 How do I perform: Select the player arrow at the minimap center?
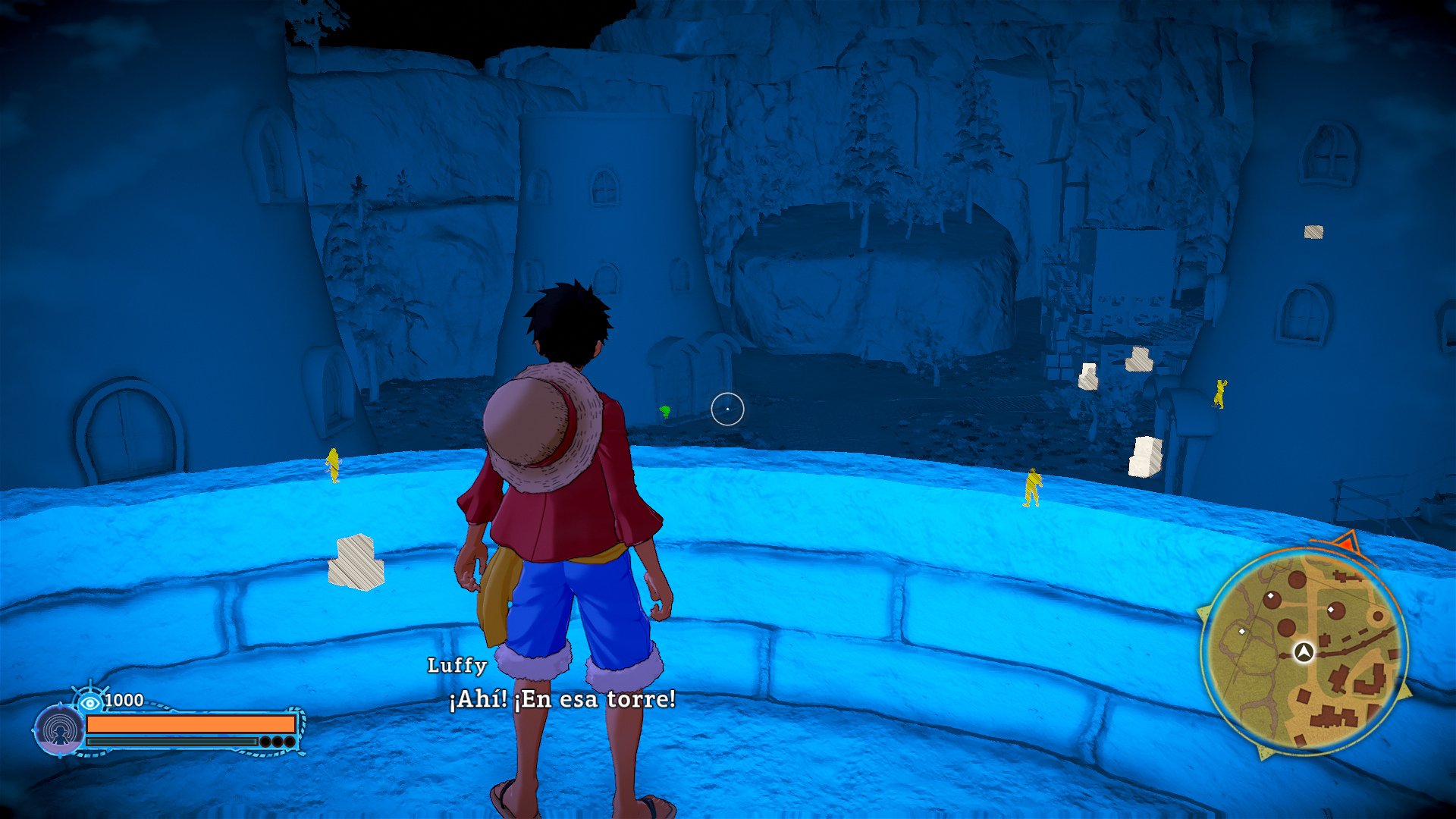1303,653
